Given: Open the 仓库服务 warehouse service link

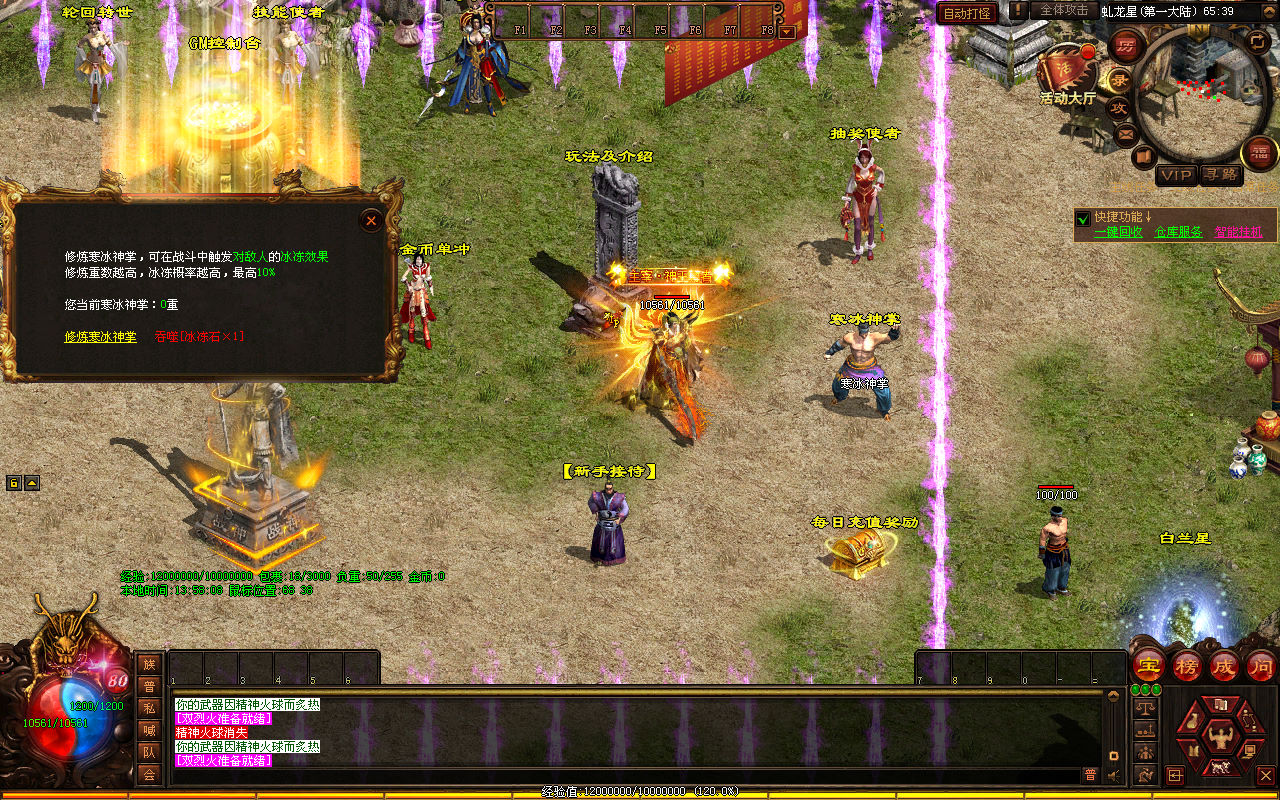Looking at the screenshot, I should tap(1178, 232).
